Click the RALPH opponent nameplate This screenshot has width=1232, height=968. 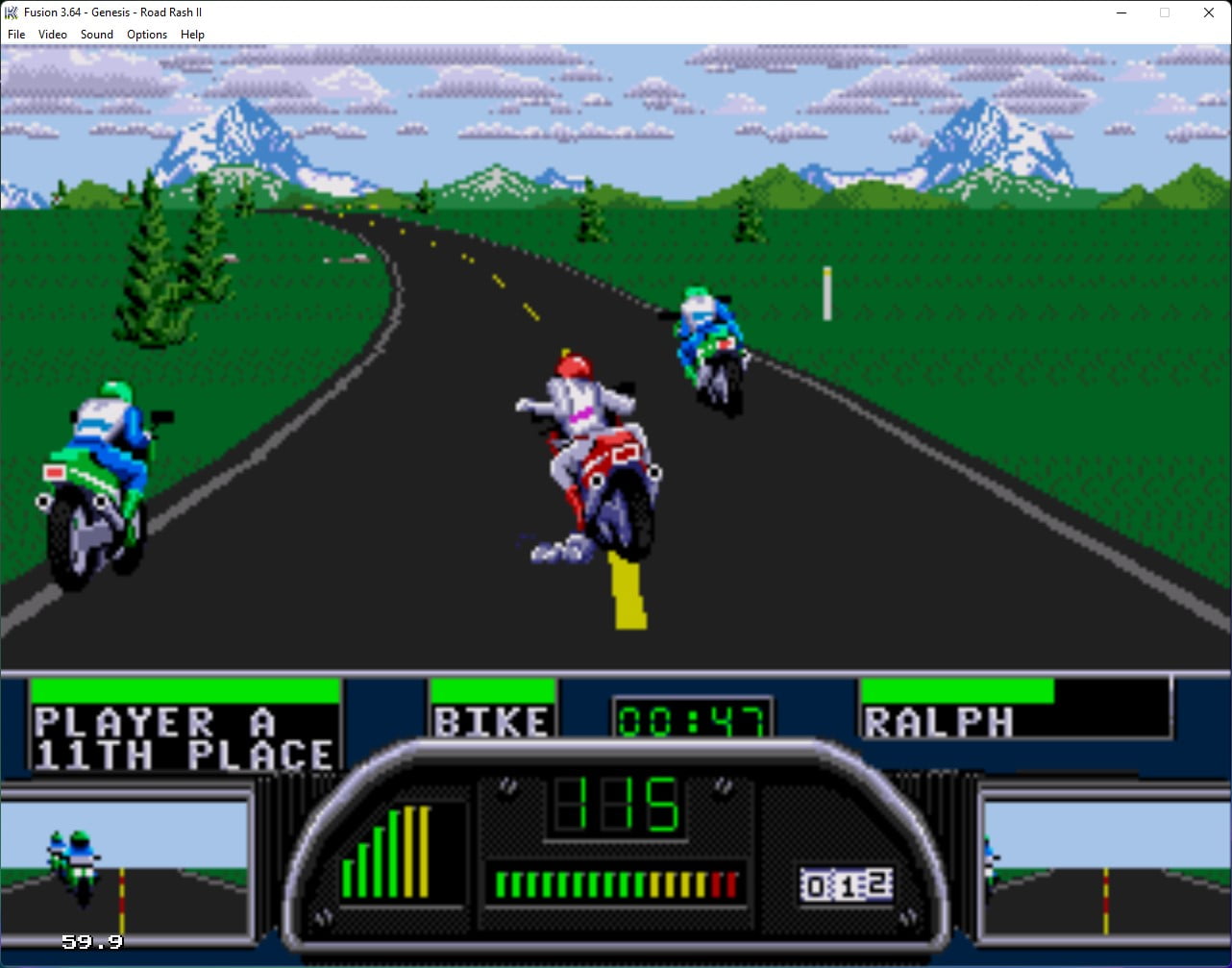pyautogui.click(x=937, y=722)
